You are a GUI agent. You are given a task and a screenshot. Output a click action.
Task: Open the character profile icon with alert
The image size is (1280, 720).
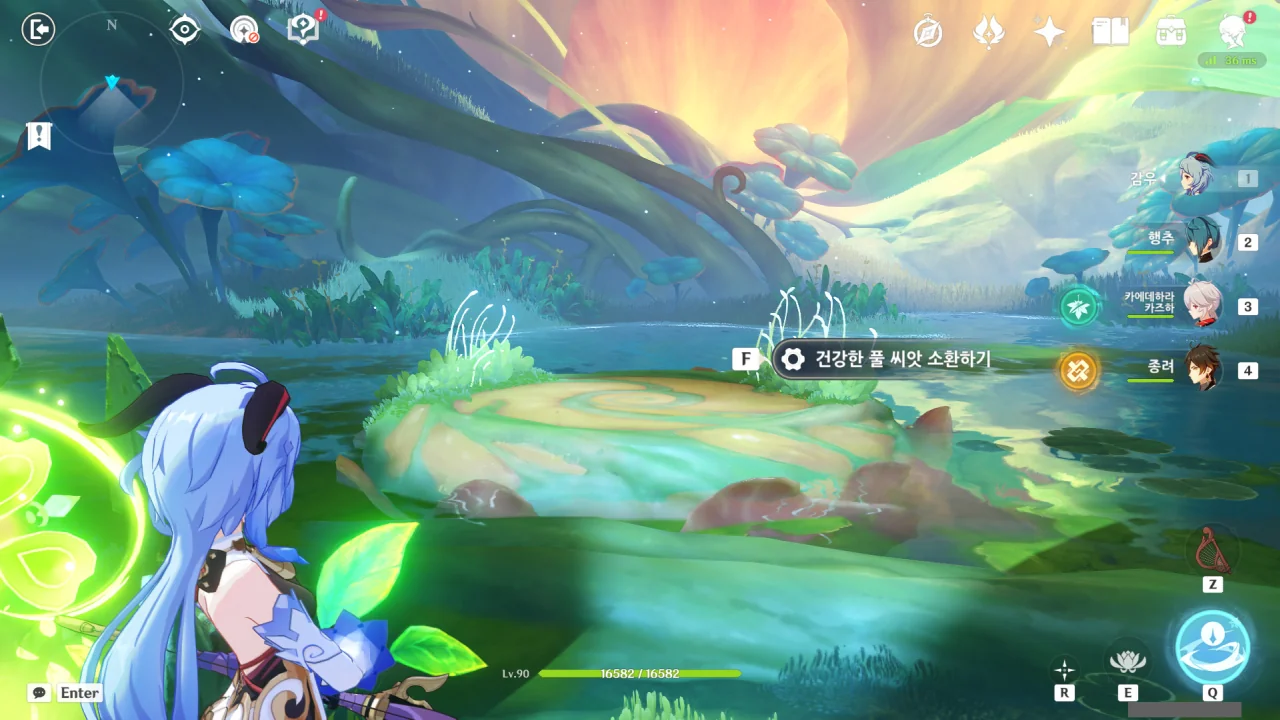click(x=1233, y=32)
